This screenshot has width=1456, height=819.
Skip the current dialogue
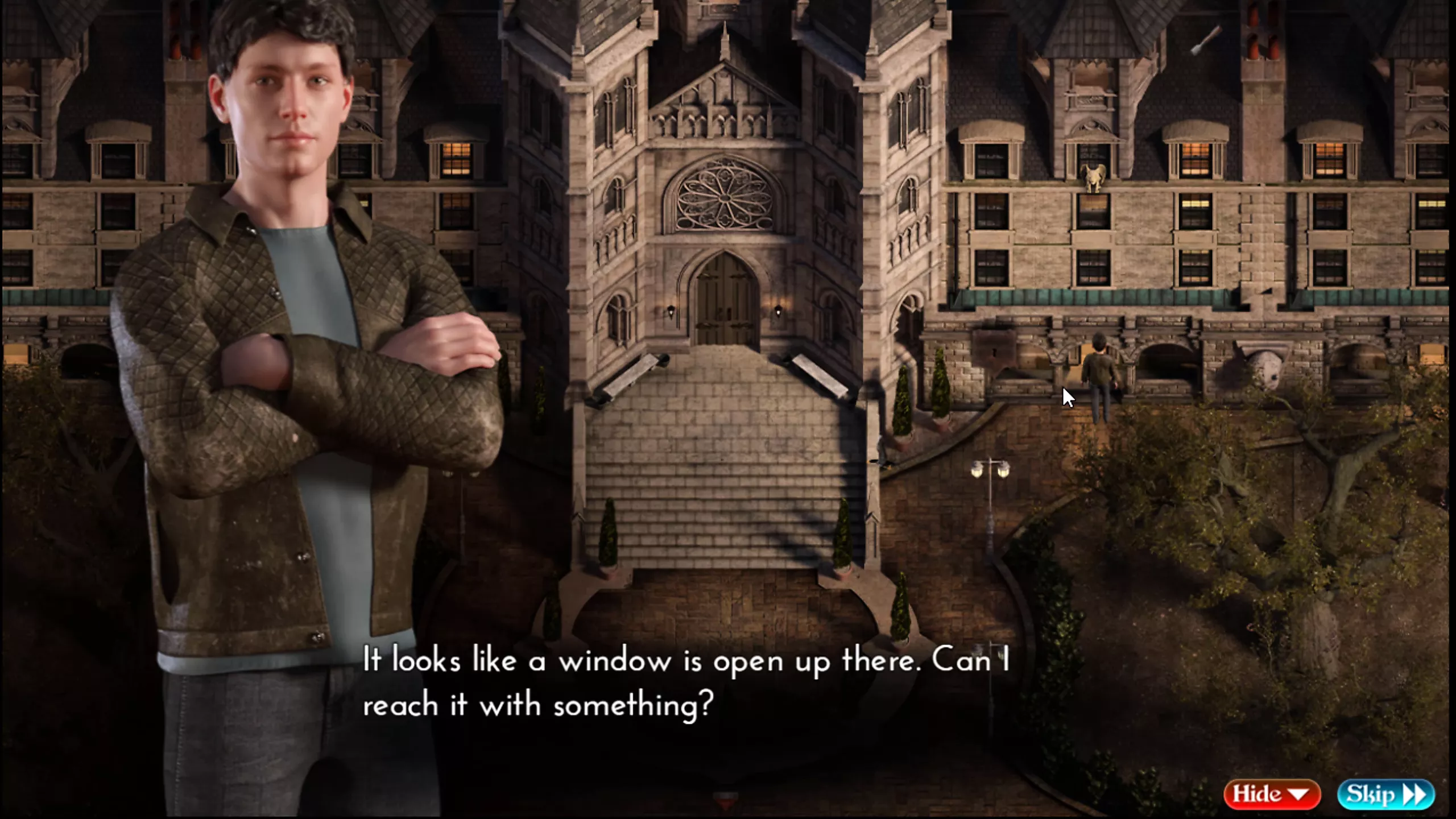[1385, 794]
